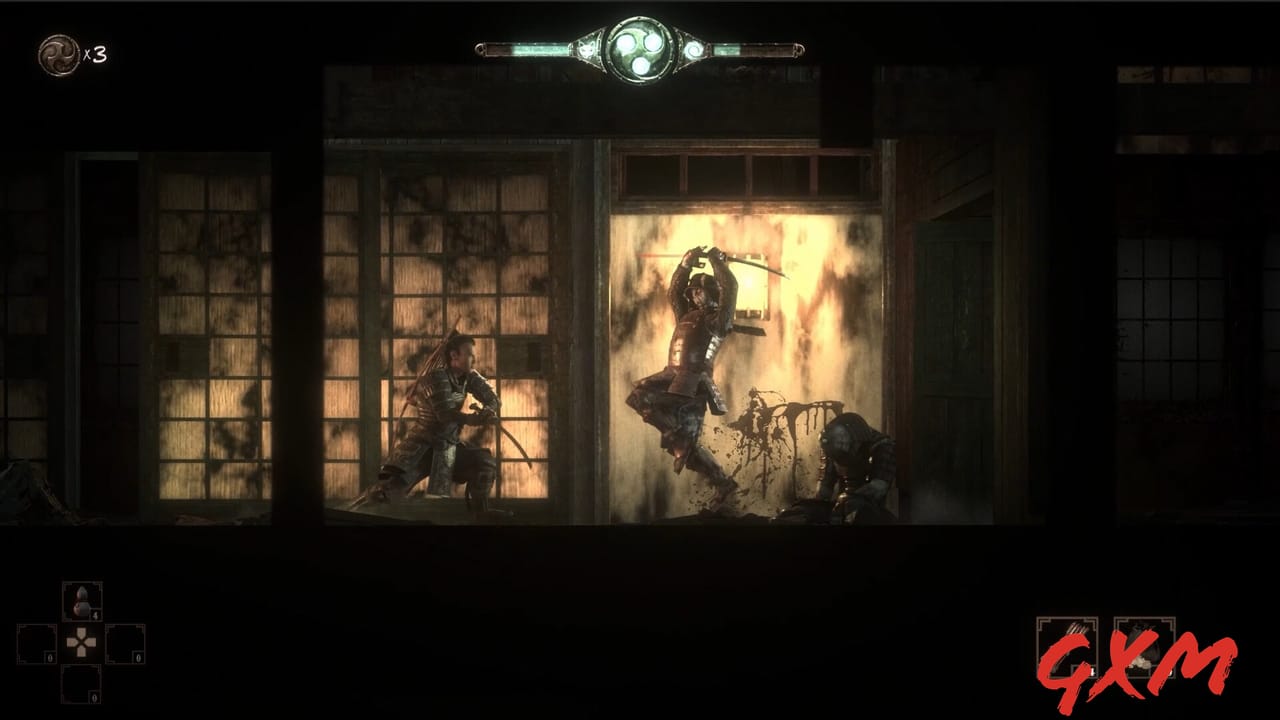The image size is (1280, 720).
Task: Click the samurai raising his sword
Action: click(x=690, y=350)
